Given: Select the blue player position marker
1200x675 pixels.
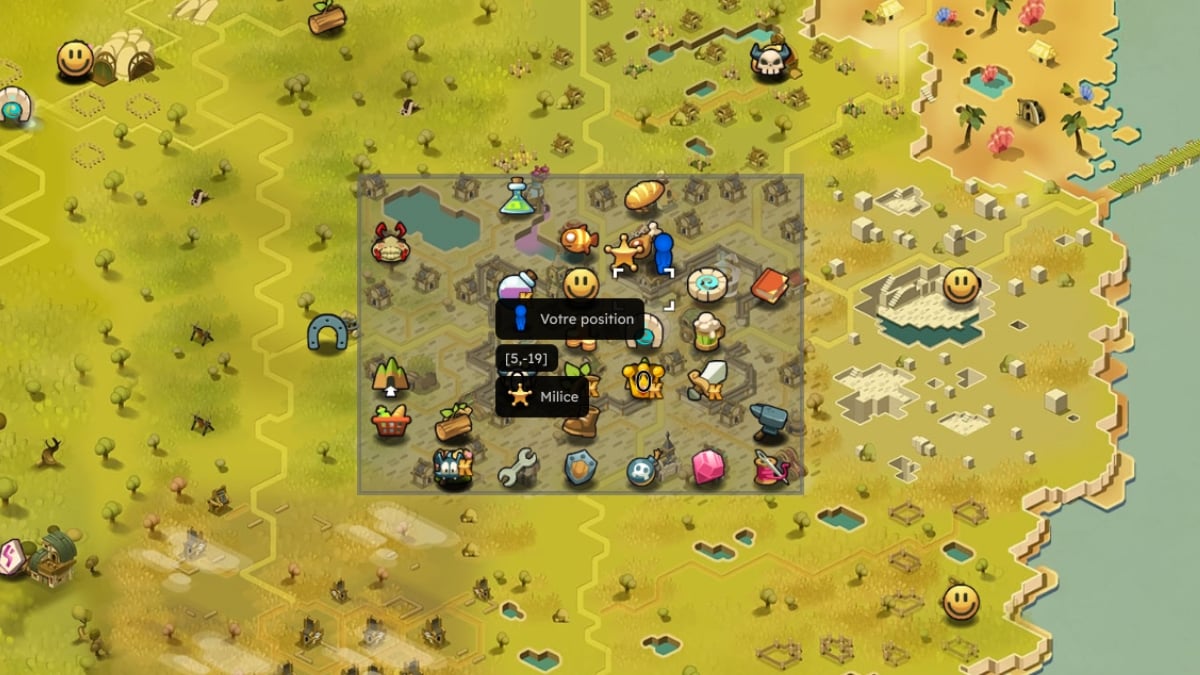Looking at the screenshot, I should pos(661,253).
